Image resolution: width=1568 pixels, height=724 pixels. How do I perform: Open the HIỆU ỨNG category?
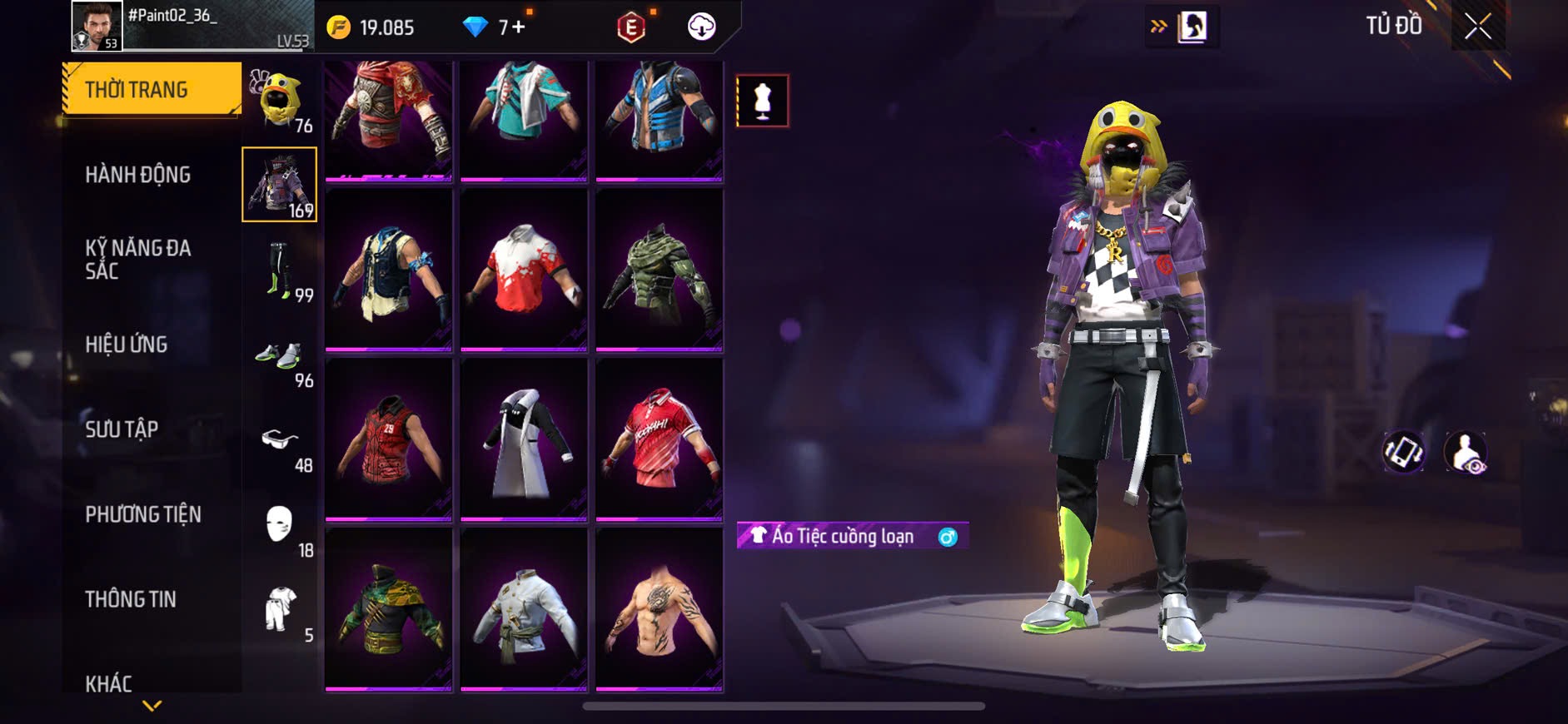click(127, 345)
